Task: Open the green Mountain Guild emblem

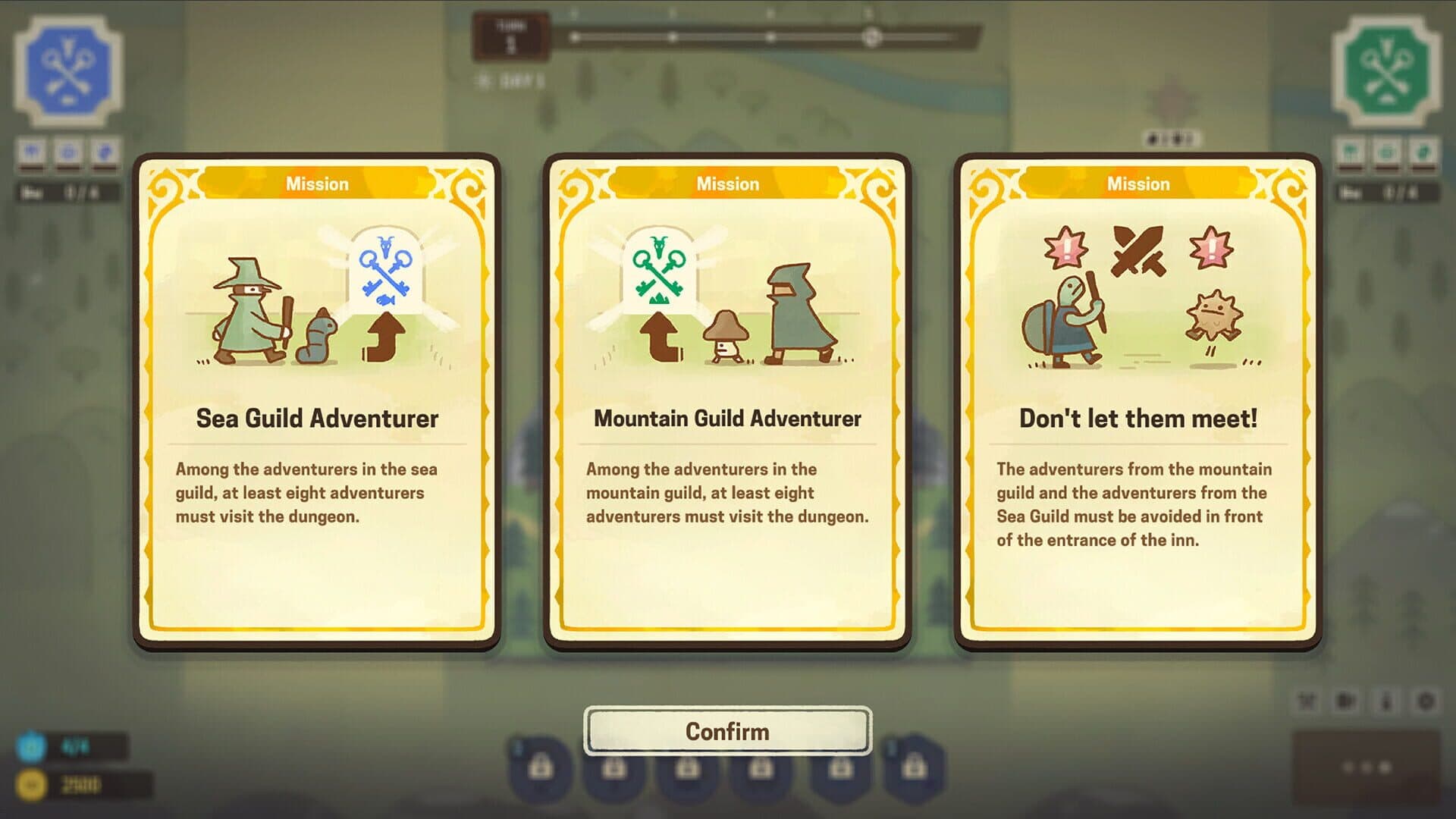Action: 1386,70
